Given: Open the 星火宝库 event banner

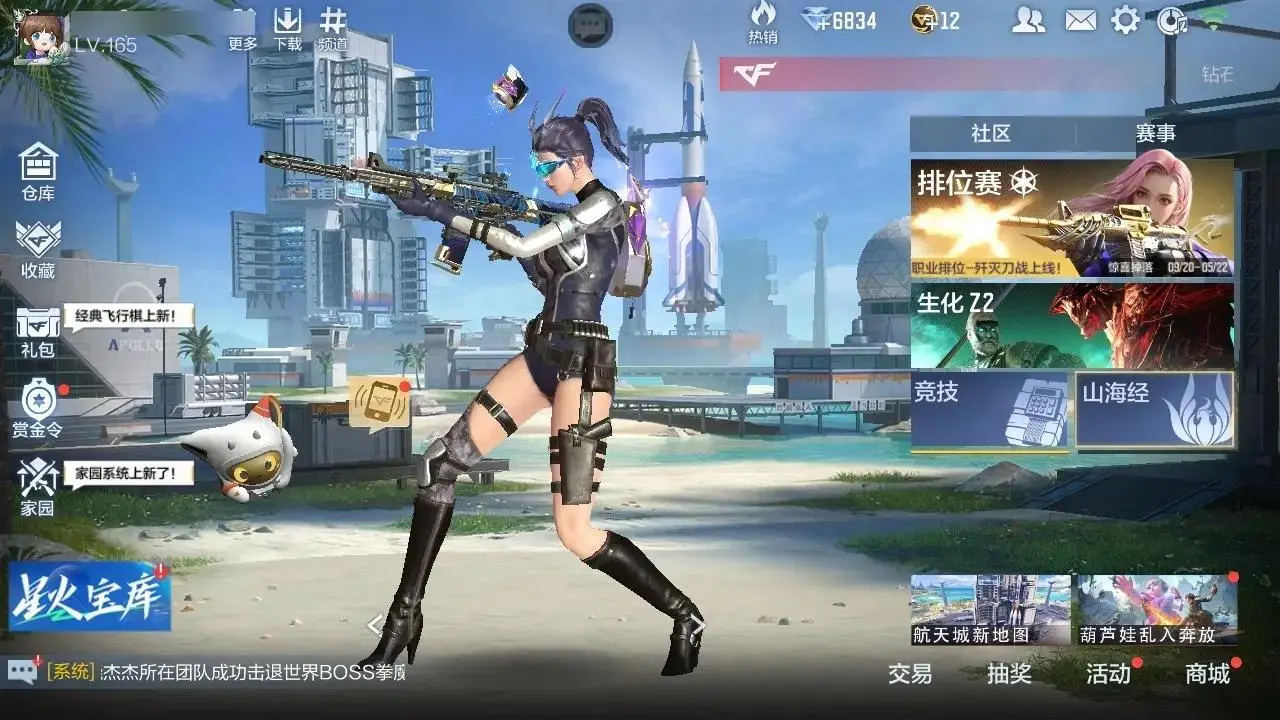Looking at the screenshot, I should (90, 598).
